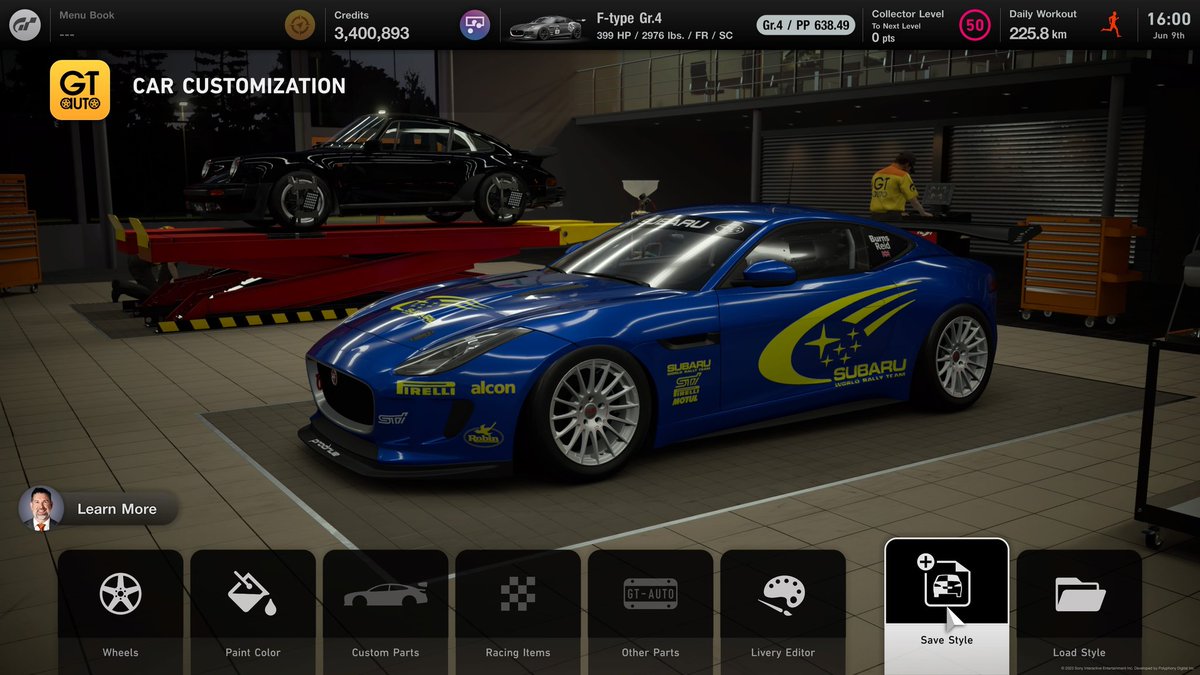Open the Load Style folder
The image size is (1200, 675).
pyautogui.click(x=1079, y=608)
